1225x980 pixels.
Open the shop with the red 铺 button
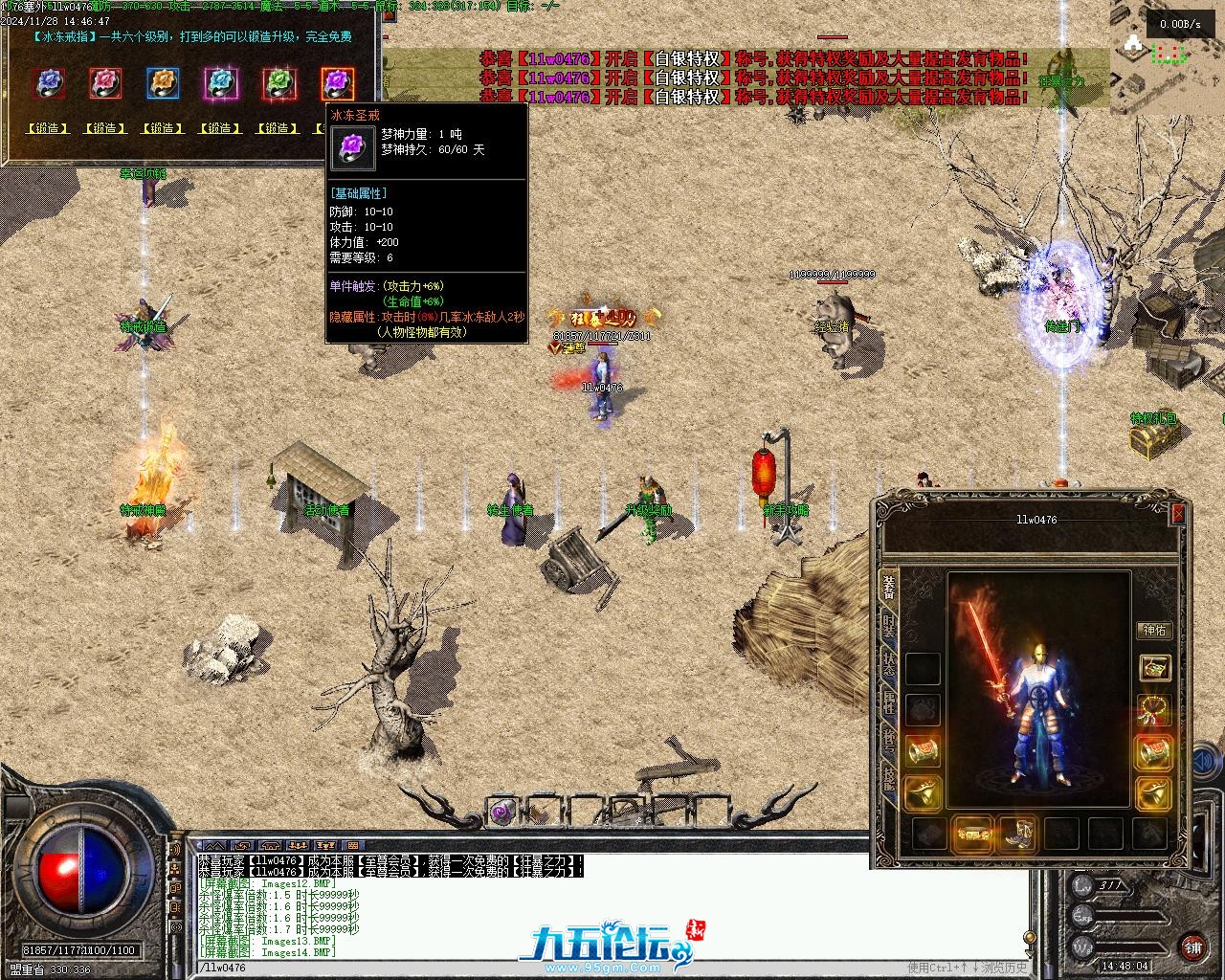tap(1193, 947)
